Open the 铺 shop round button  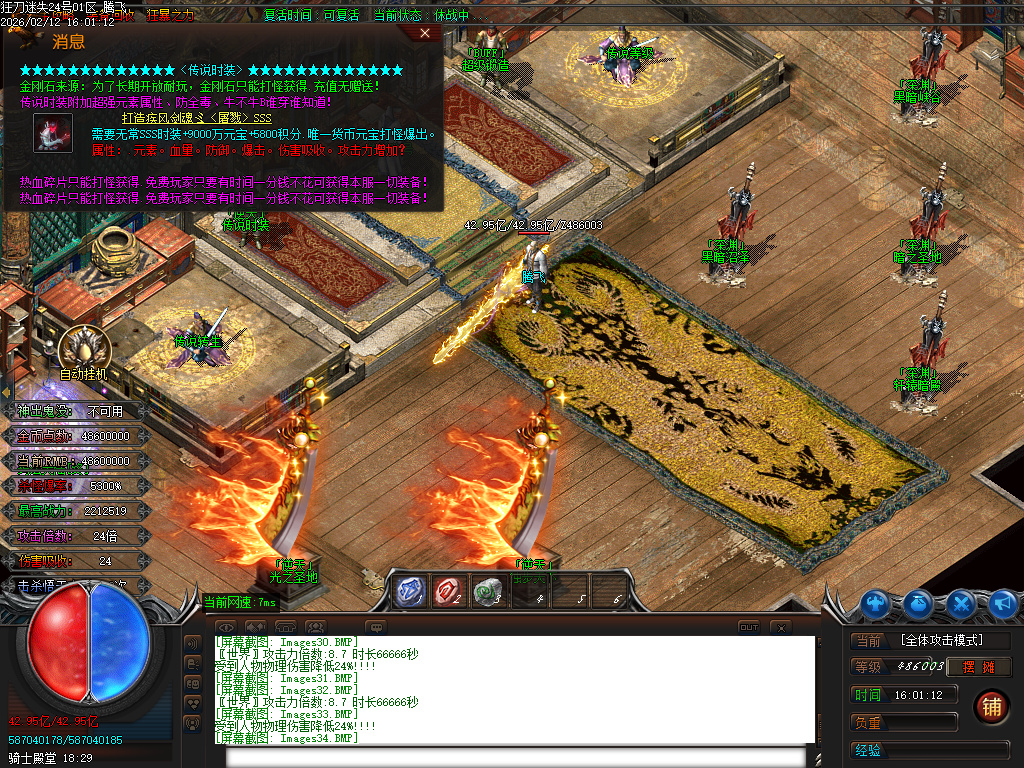click(x=991, y=706)
